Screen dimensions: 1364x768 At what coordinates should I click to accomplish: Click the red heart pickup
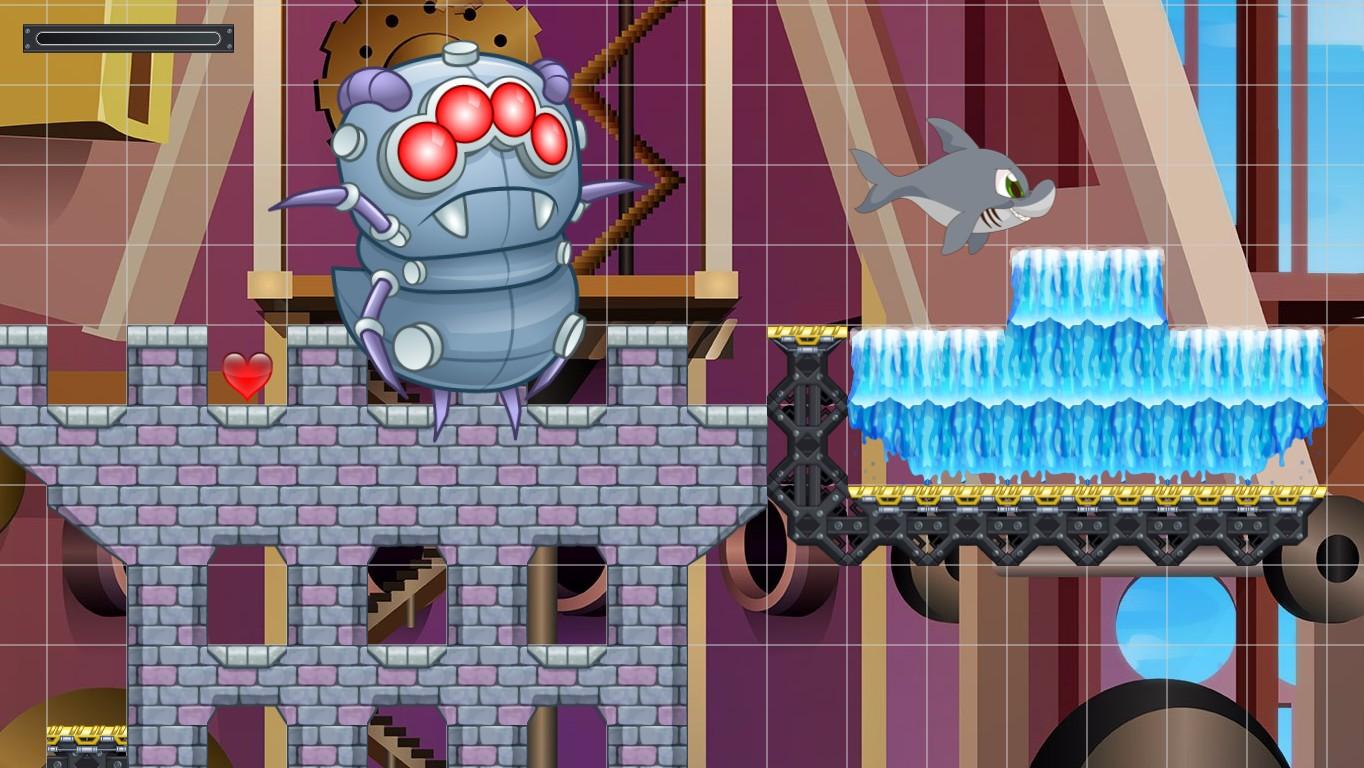(x=249, y=375)
